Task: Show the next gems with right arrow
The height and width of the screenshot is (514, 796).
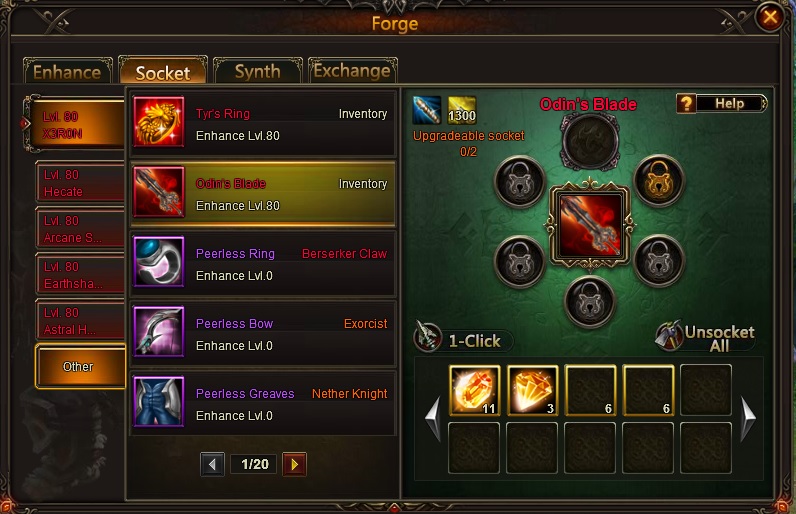Action: [748, 417]
